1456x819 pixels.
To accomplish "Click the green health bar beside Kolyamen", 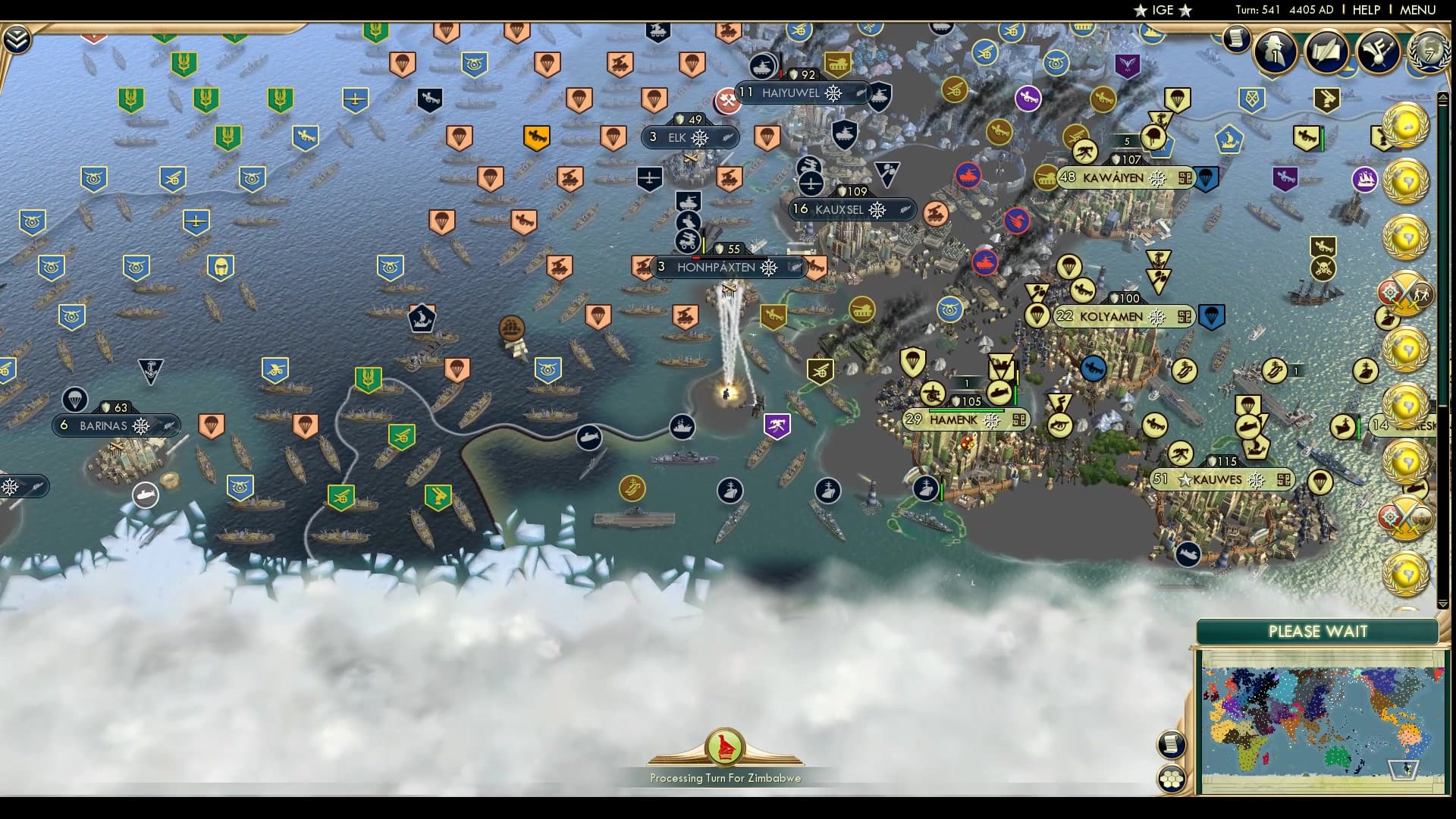I will pos(1016,393).
